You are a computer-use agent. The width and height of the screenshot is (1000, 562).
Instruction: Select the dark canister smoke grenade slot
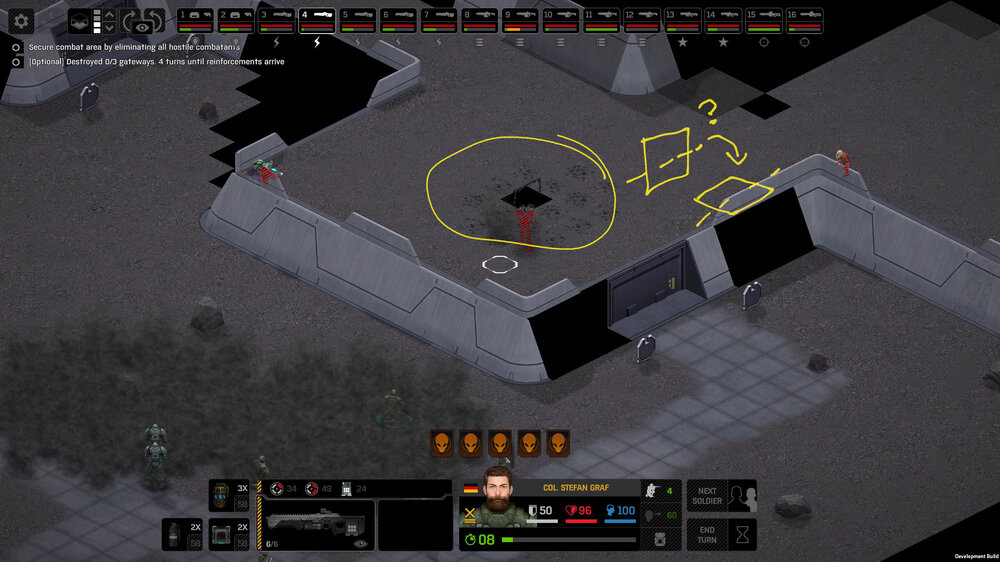[x=182, y=534]
